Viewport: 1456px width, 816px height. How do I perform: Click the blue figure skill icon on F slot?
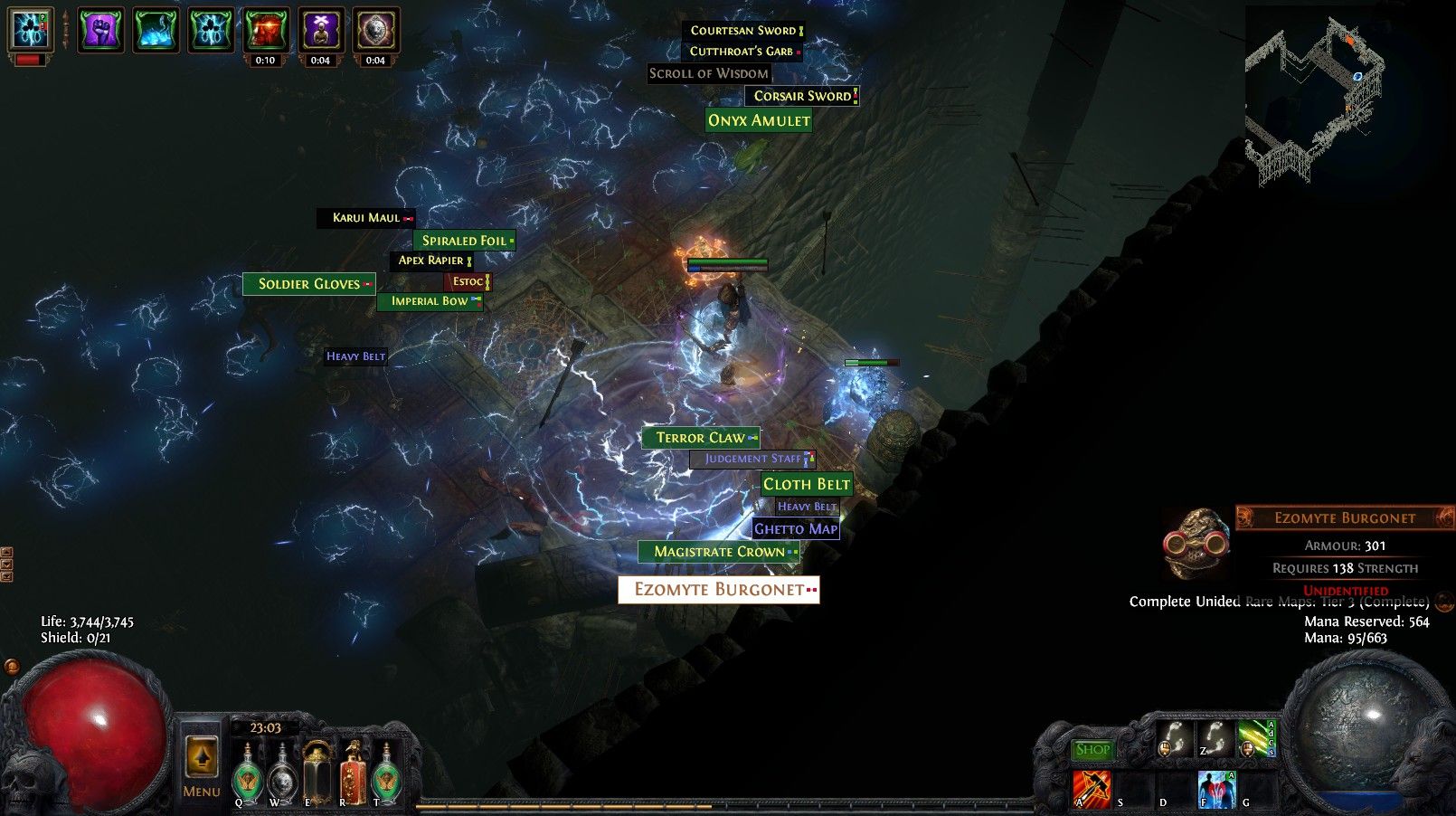click(1215, 787)
